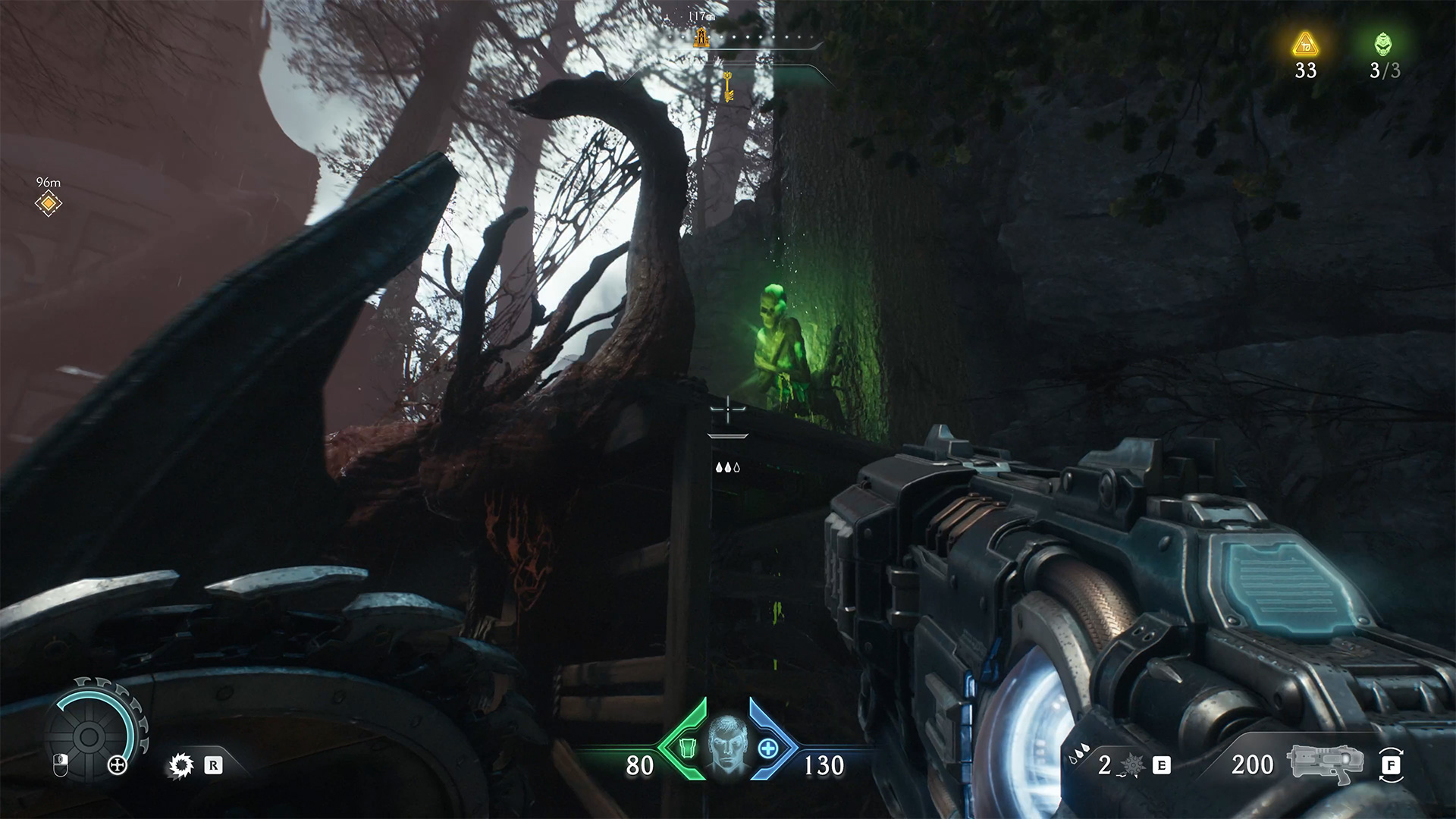Click the orange diamond waypoint marker
The height and width of the screenshot is (819, 1456).
click(49, 203)
